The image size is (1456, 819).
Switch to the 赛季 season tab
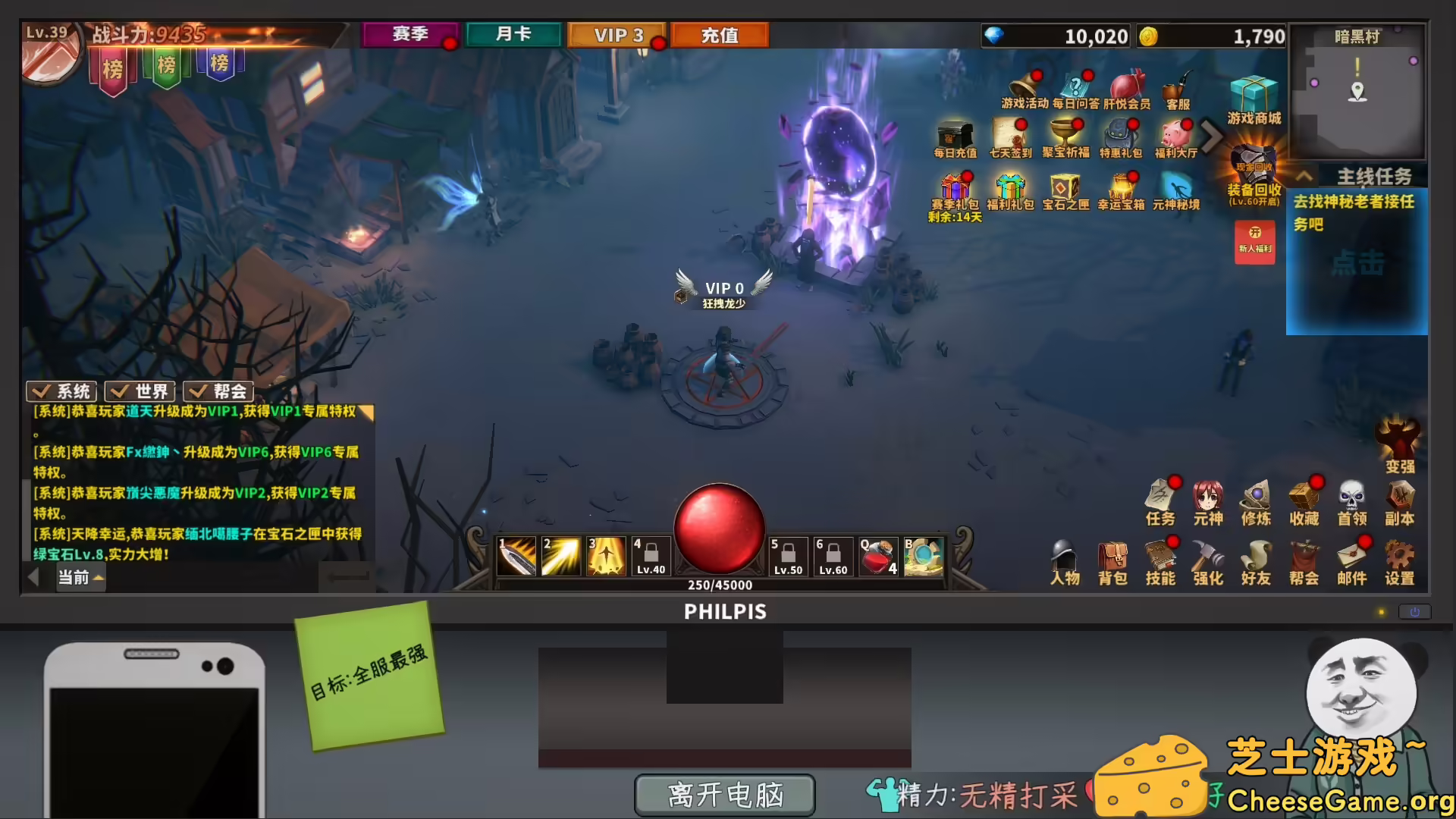410,33
